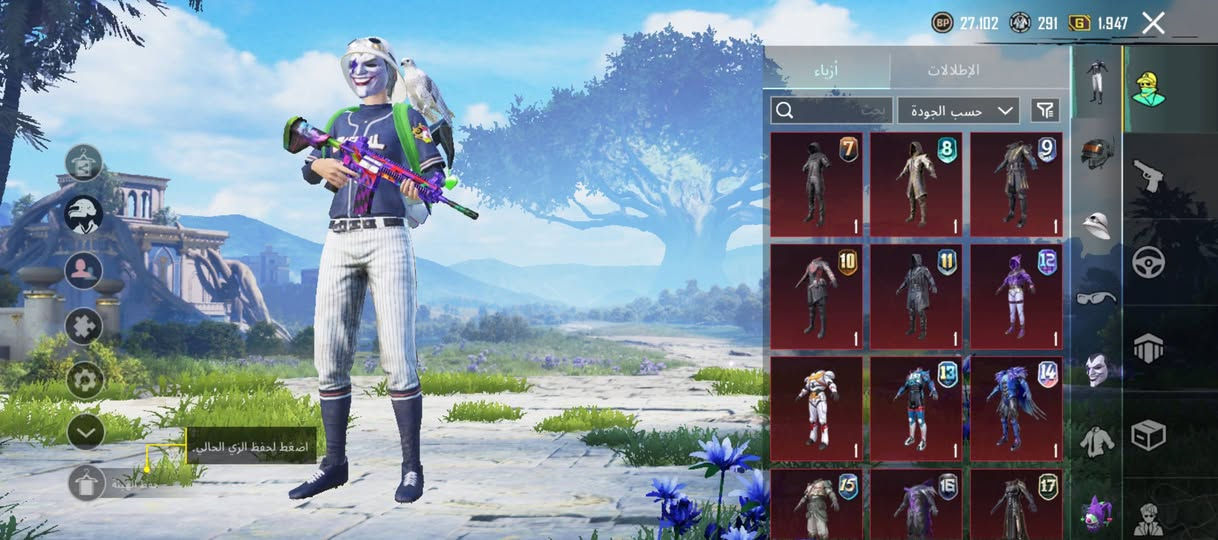Select the blue outfit with badge 13

[916, 408]
